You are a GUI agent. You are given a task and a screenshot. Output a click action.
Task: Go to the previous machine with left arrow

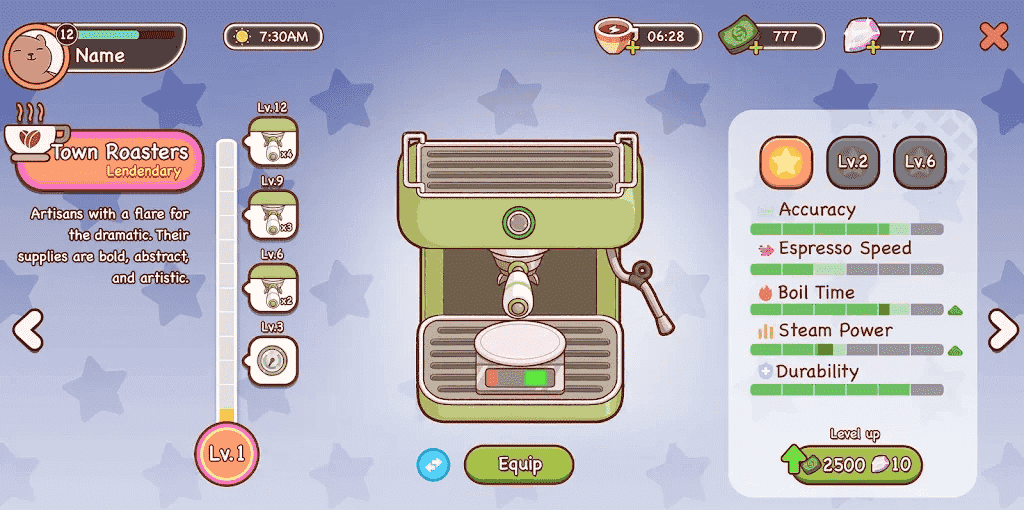click(x=28, y=329)
